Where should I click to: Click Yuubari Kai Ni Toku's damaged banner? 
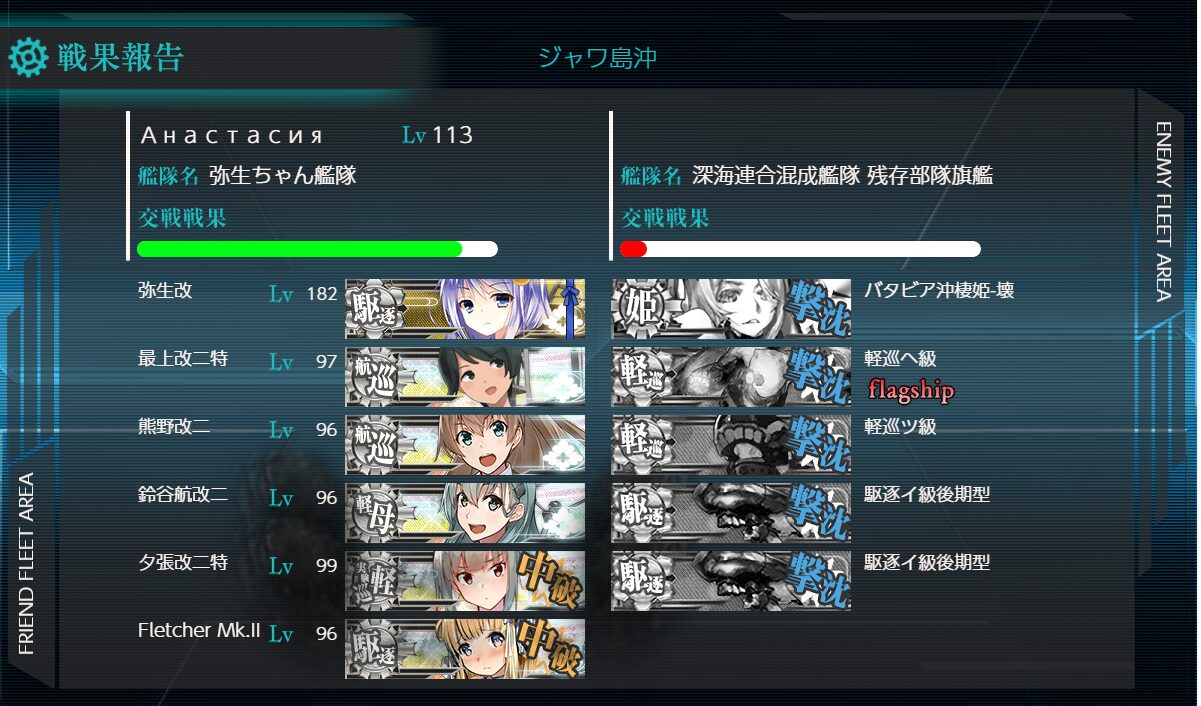pyautogui.click(x=465, y=581)
